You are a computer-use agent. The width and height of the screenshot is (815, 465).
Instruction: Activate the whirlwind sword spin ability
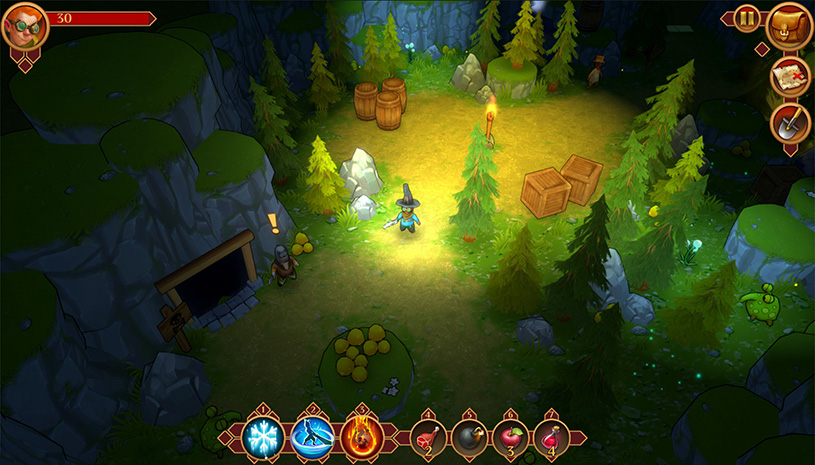point(312,437)
